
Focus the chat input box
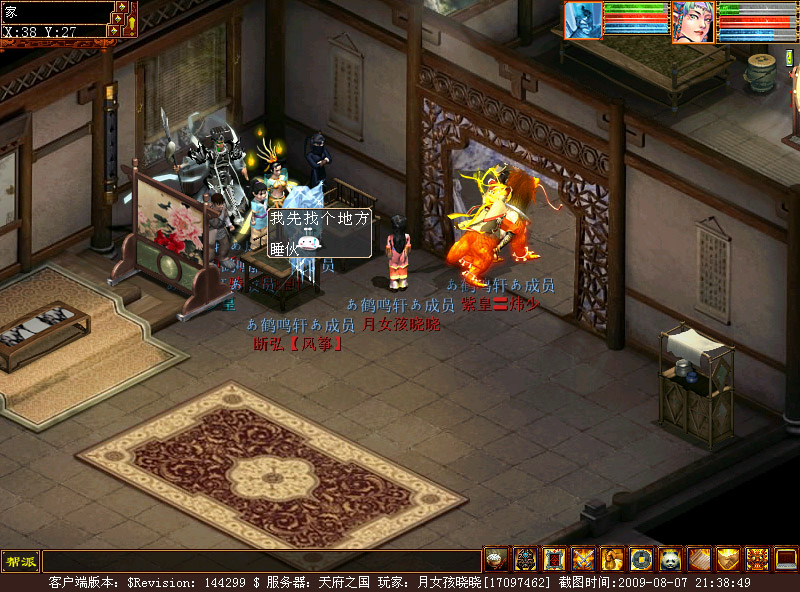[260, 561]
